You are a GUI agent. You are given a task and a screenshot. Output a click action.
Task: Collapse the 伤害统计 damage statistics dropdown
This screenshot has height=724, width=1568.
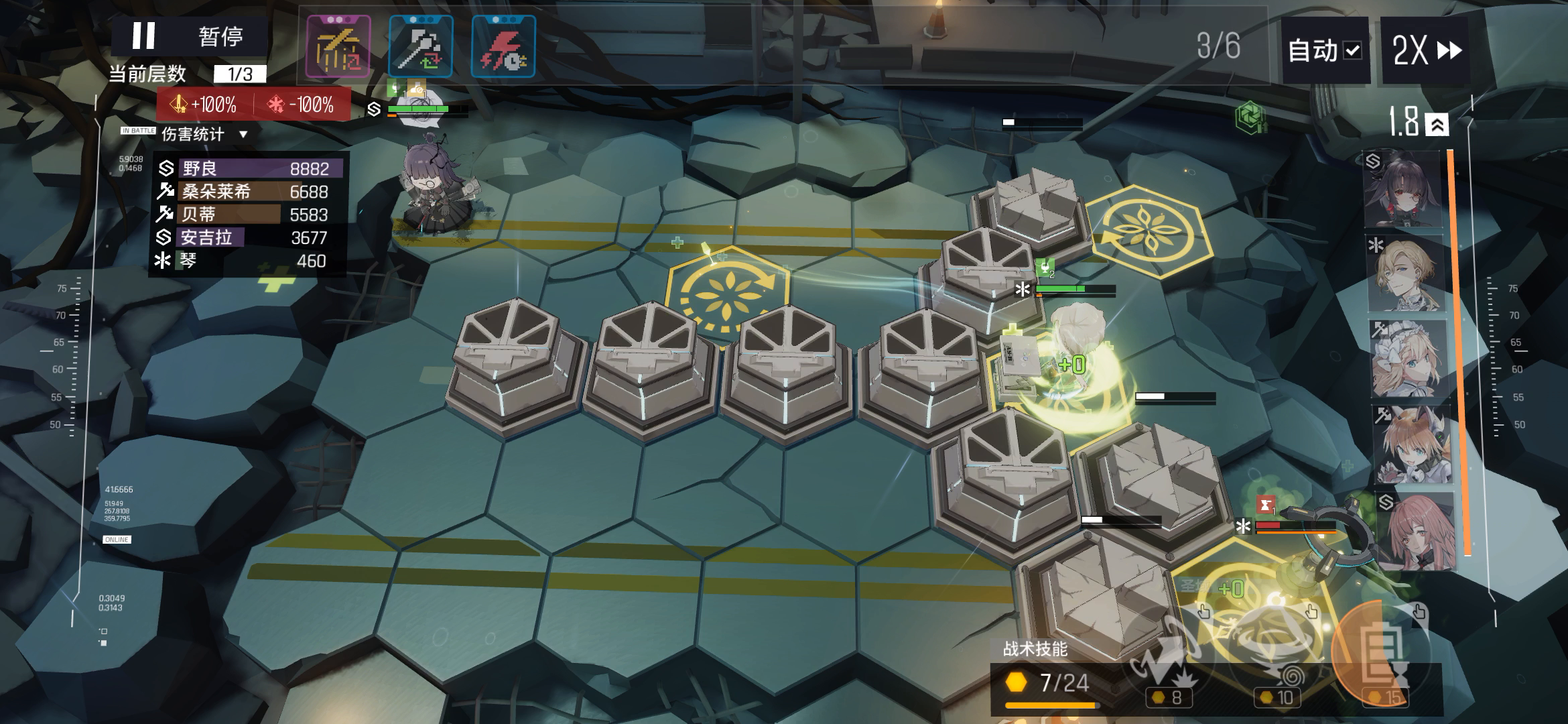point(243,134)
